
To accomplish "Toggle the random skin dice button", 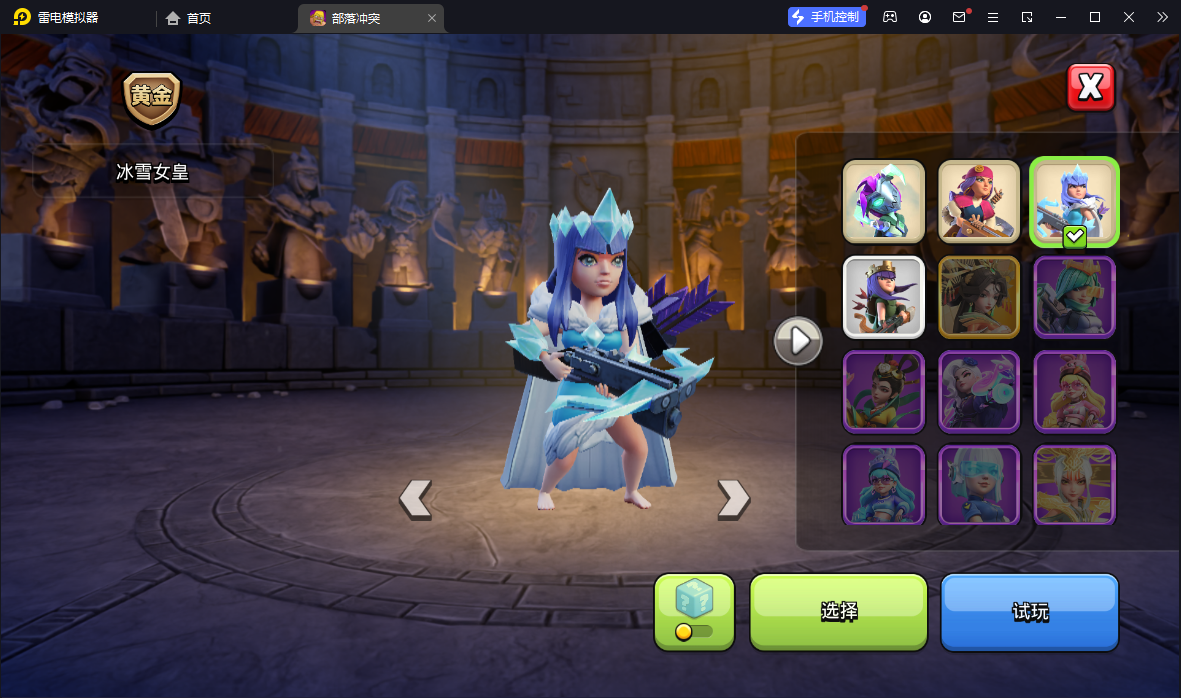I will [x=694, y=611].
